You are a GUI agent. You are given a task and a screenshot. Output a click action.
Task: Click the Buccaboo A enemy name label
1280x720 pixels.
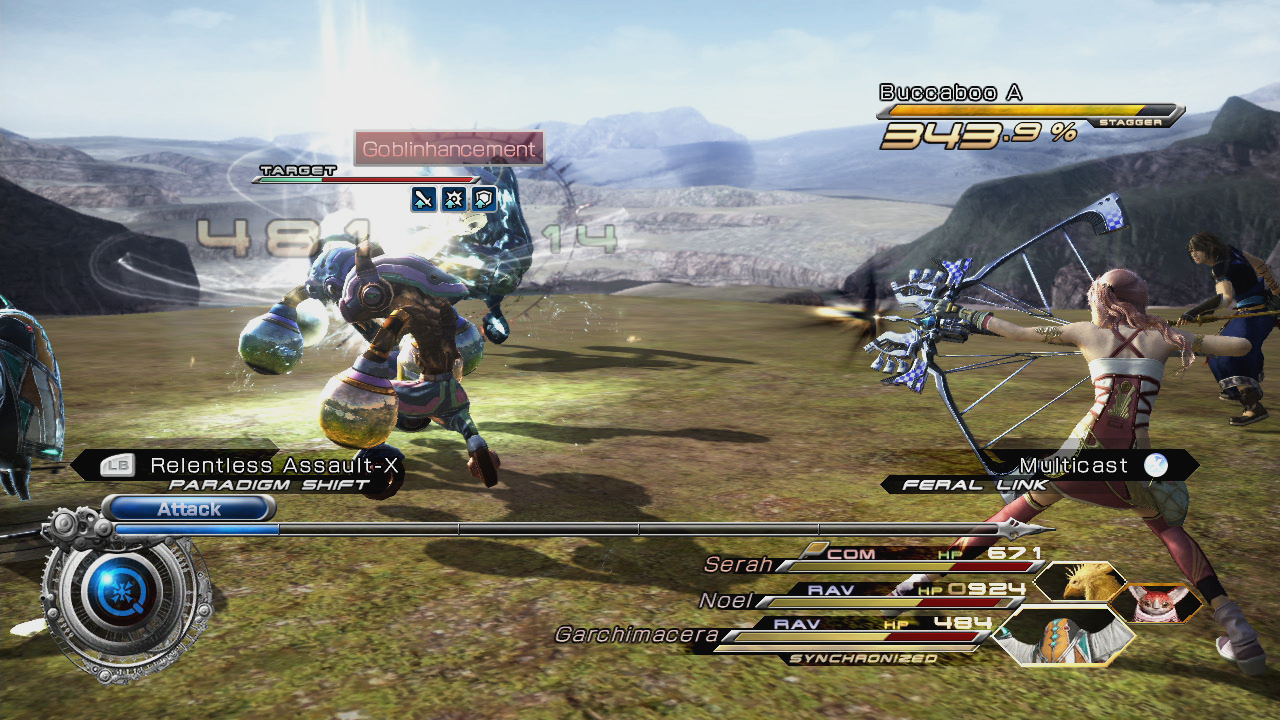(950, 93)
